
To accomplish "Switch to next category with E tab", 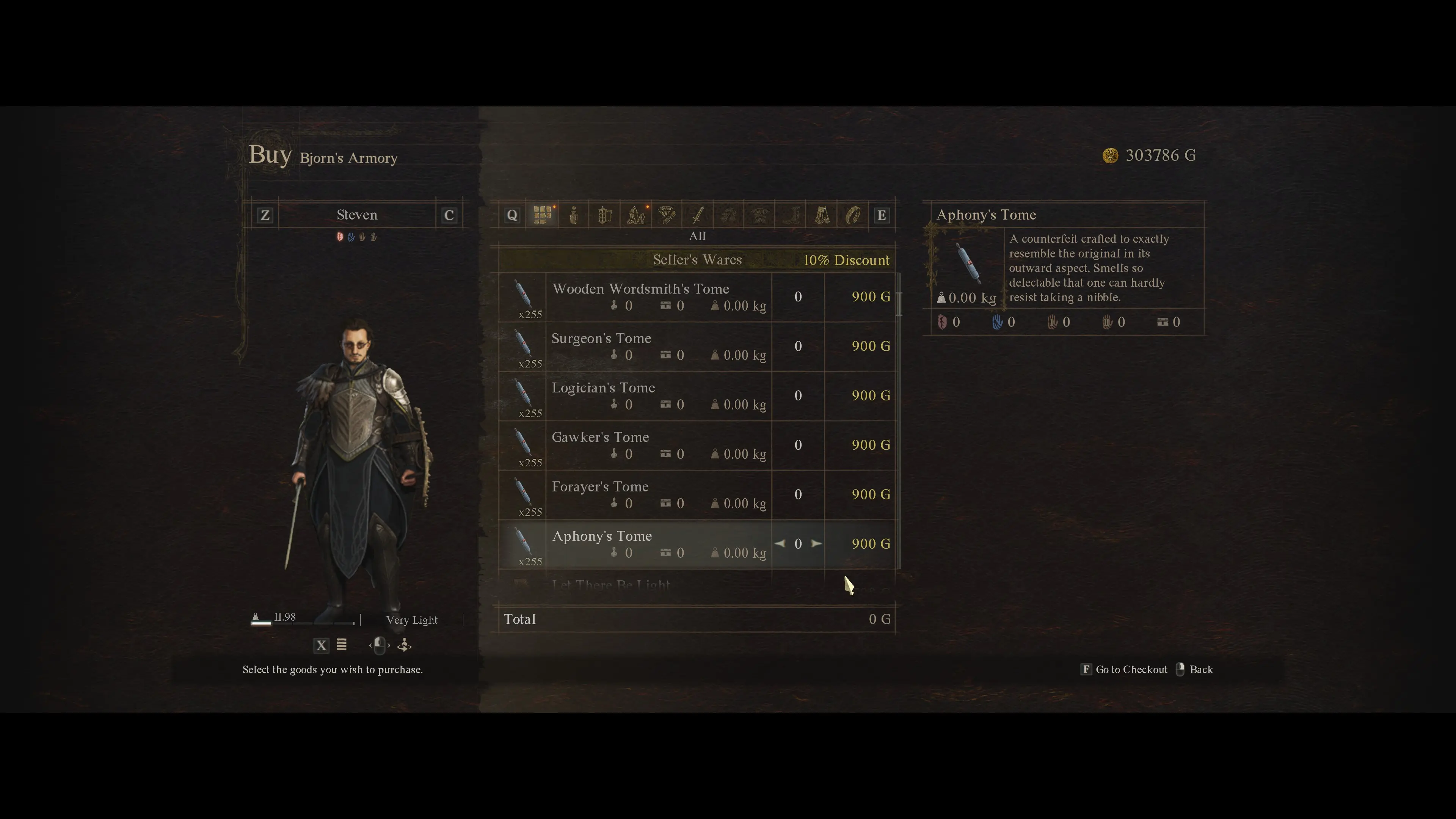I will pyautogui.click(x=882, y=215).
